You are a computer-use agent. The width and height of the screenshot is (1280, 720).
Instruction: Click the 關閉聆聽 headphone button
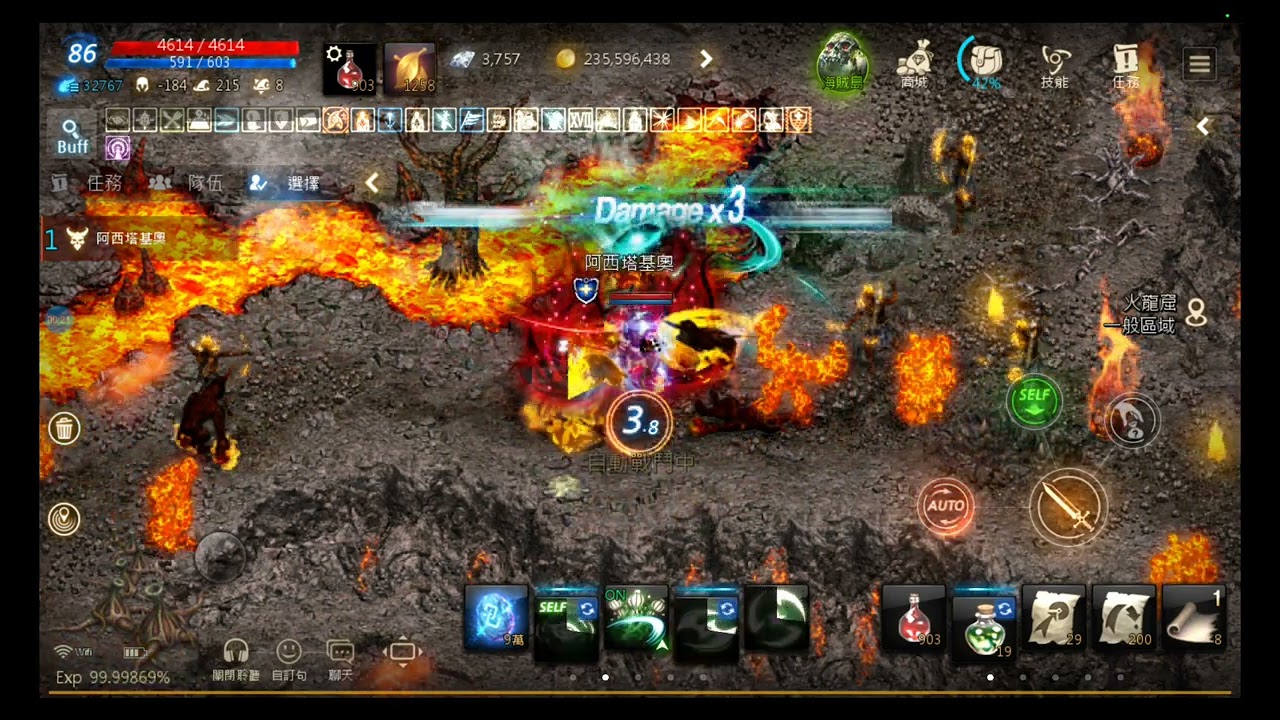236,659
